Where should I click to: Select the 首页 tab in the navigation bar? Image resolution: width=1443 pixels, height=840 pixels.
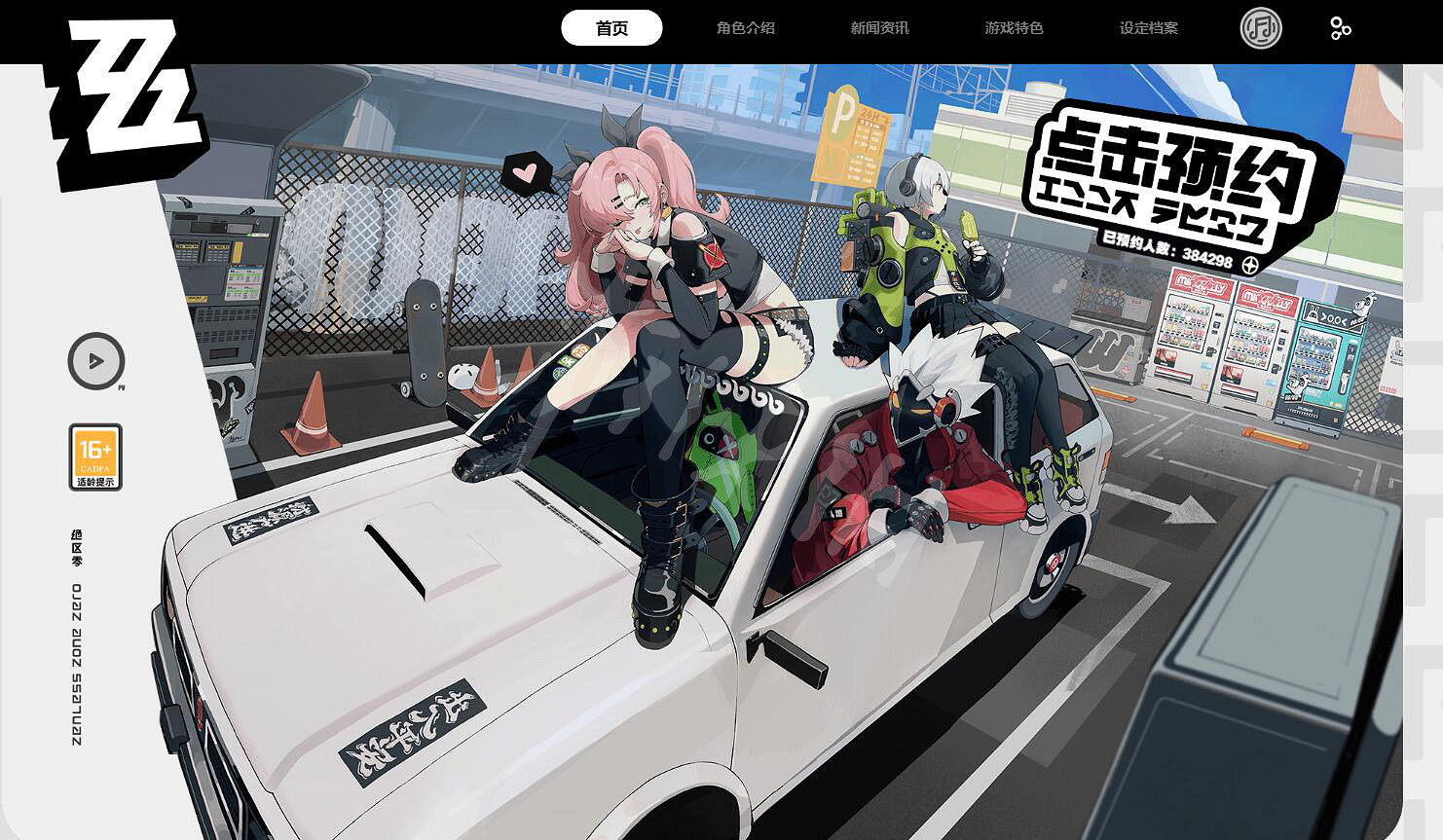tap(610, 28)
